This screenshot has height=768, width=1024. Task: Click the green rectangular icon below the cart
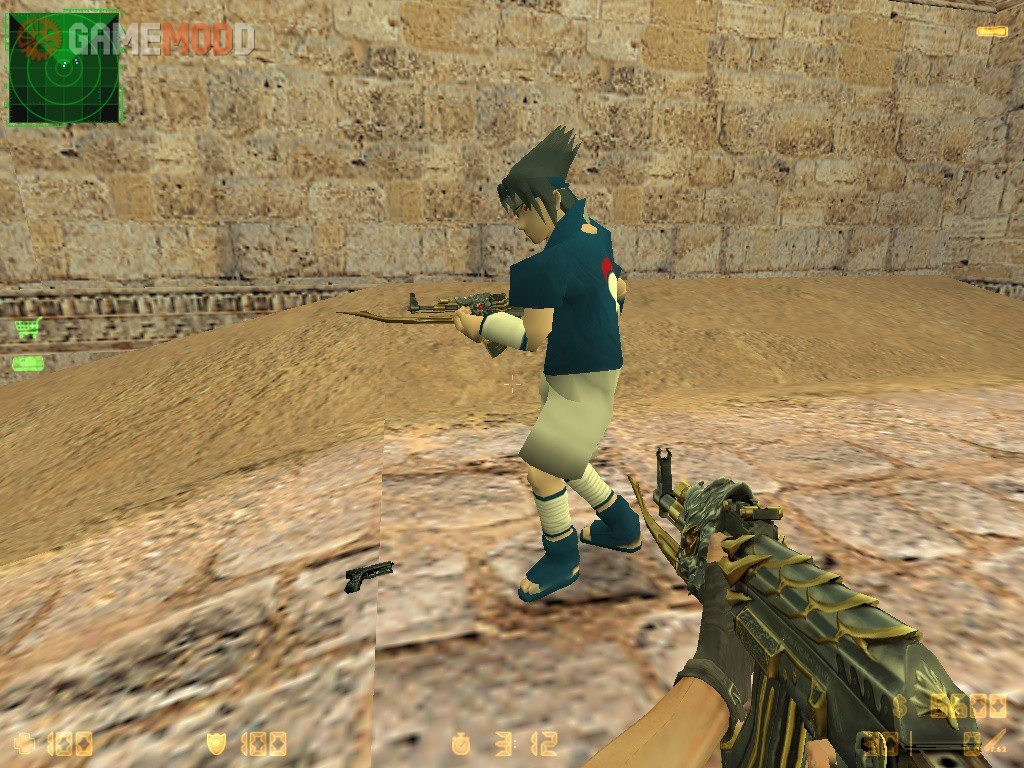click(27, 363)
